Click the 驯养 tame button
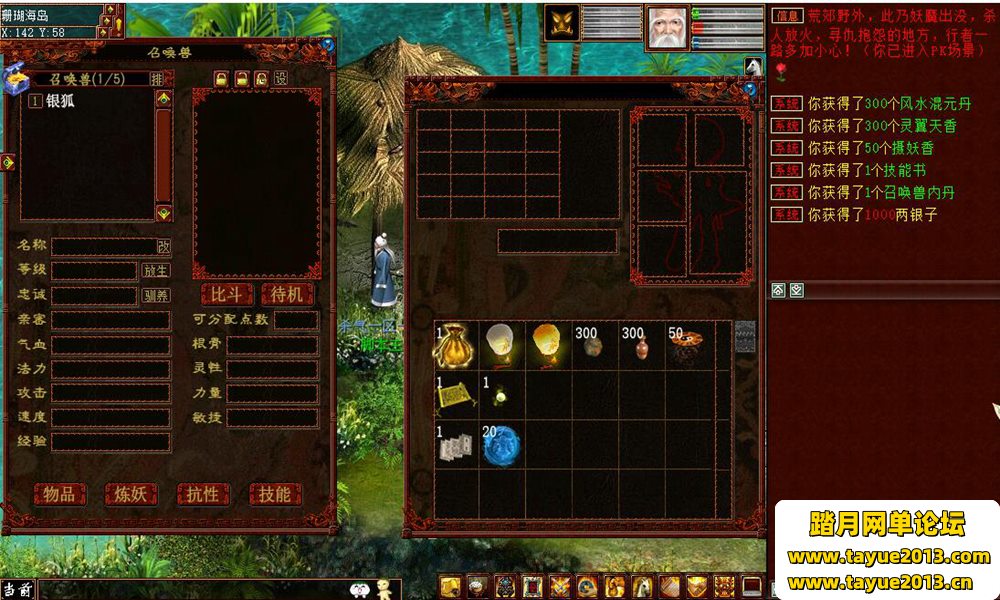The height and width of the screenshot is (600, 1000). point(156,296)
